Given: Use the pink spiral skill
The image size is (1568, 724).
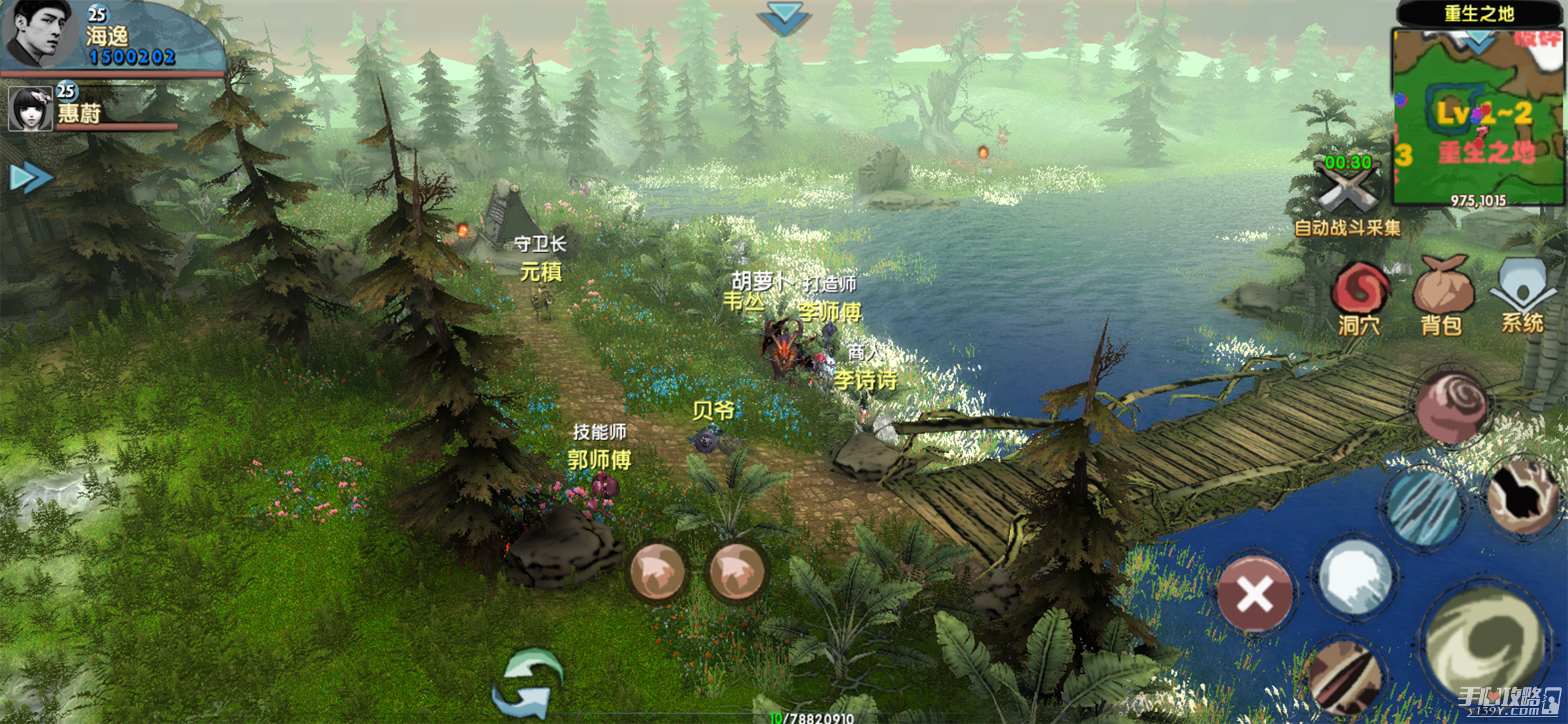Looking at the screenshot, I should tap(1452, 407).
